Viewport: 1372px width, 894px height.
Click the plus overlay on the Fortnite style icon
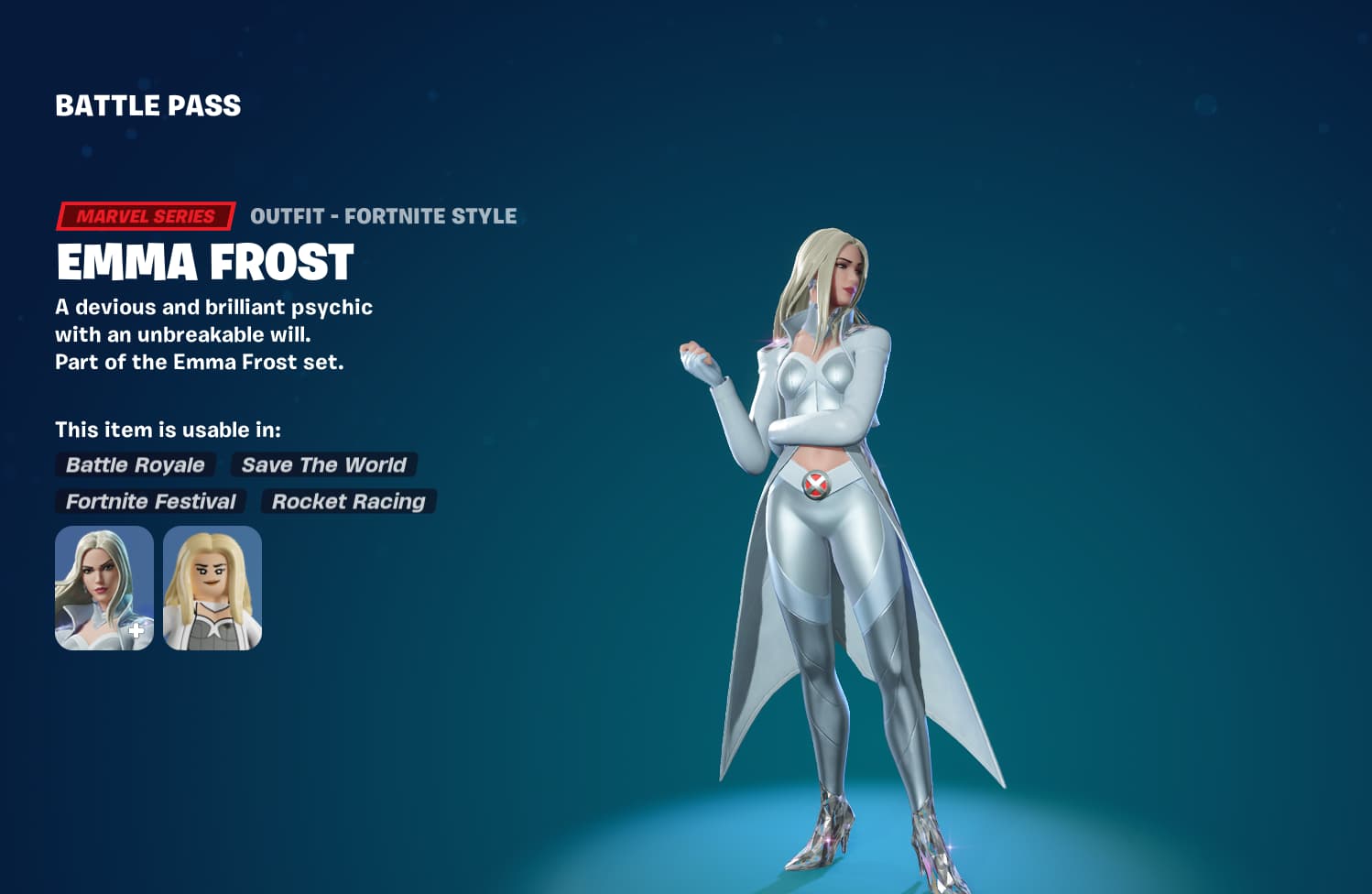[x=136, y=628]
